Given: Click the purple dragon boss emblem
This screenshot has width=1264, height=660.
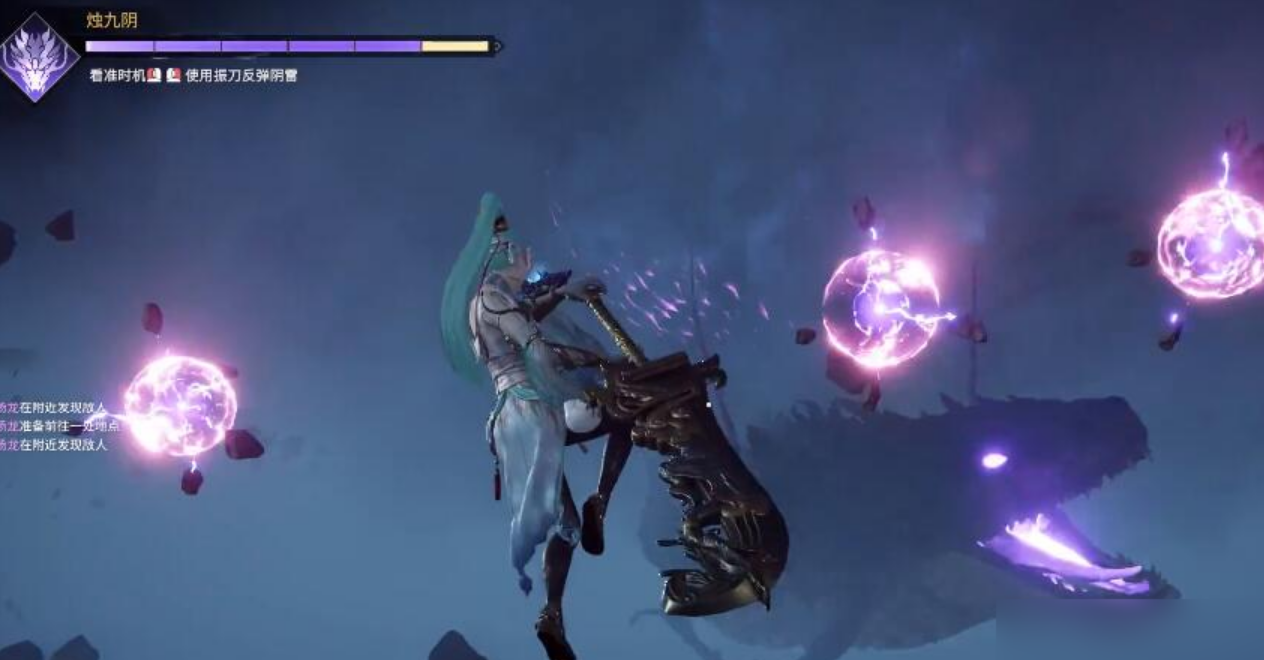Looking at the screenshot, I should 38,57.
